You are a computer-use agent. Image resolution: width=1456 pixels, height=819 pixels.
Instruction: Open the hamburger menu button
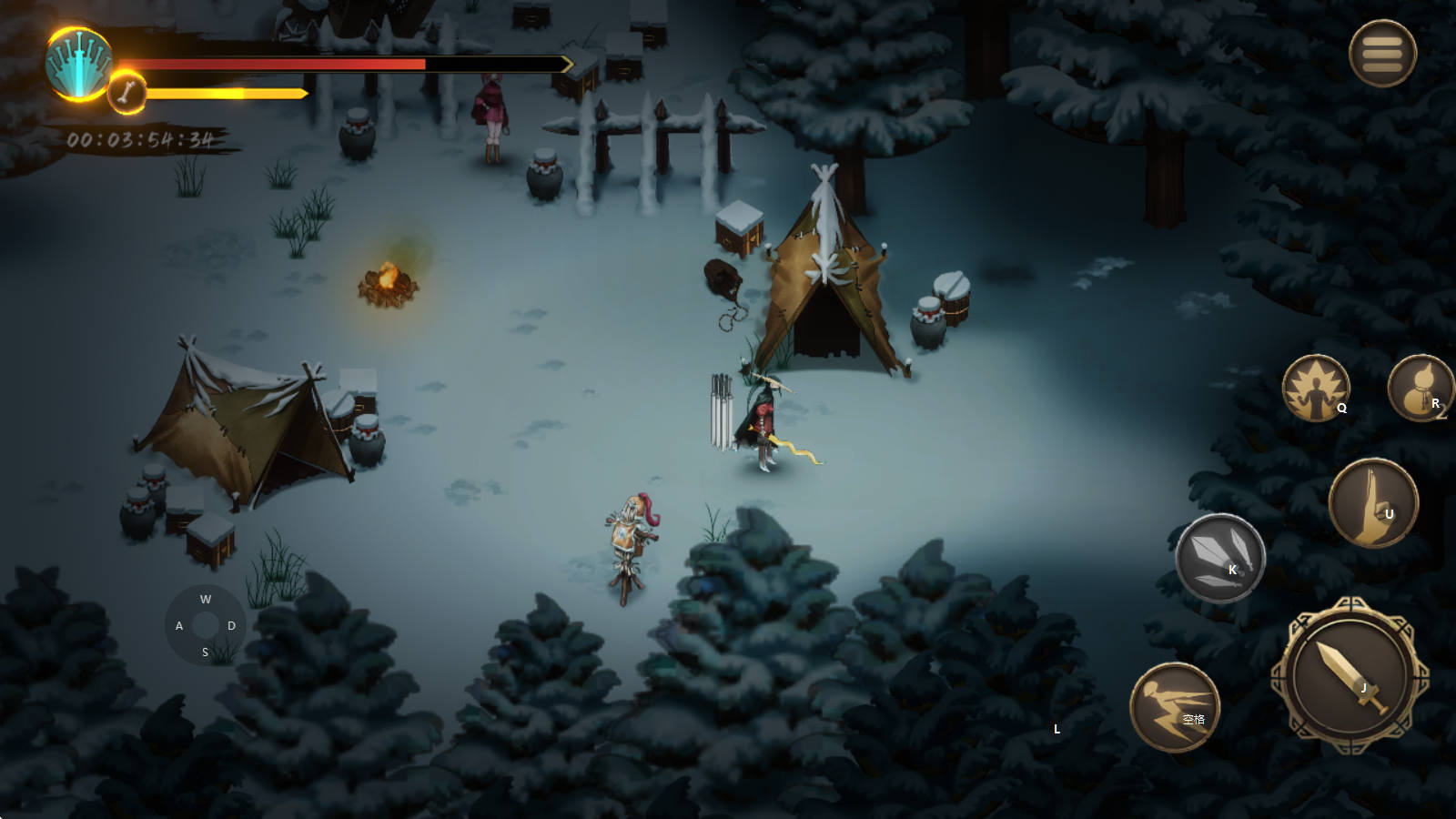pyautogui.click(x=1382, y=54)
